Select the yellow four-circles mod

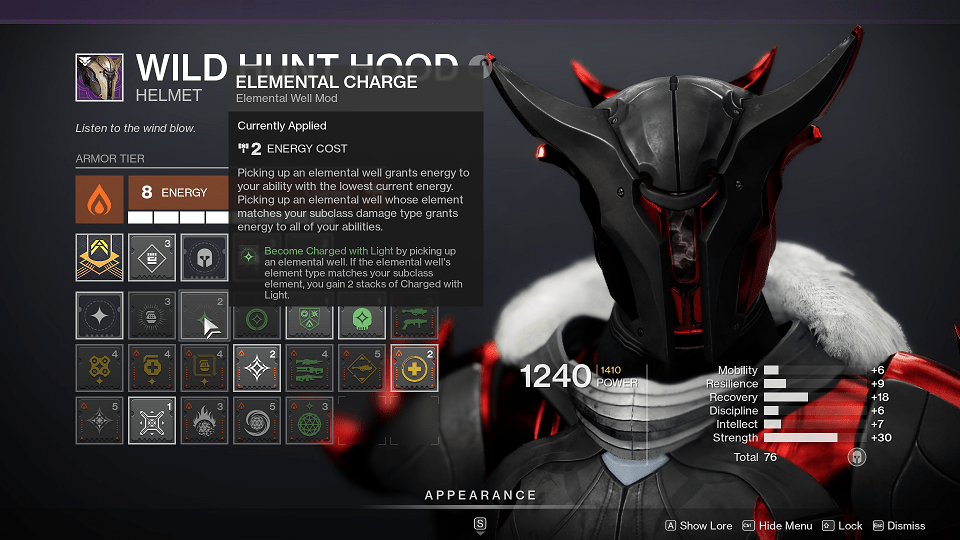tap(100, 368)
